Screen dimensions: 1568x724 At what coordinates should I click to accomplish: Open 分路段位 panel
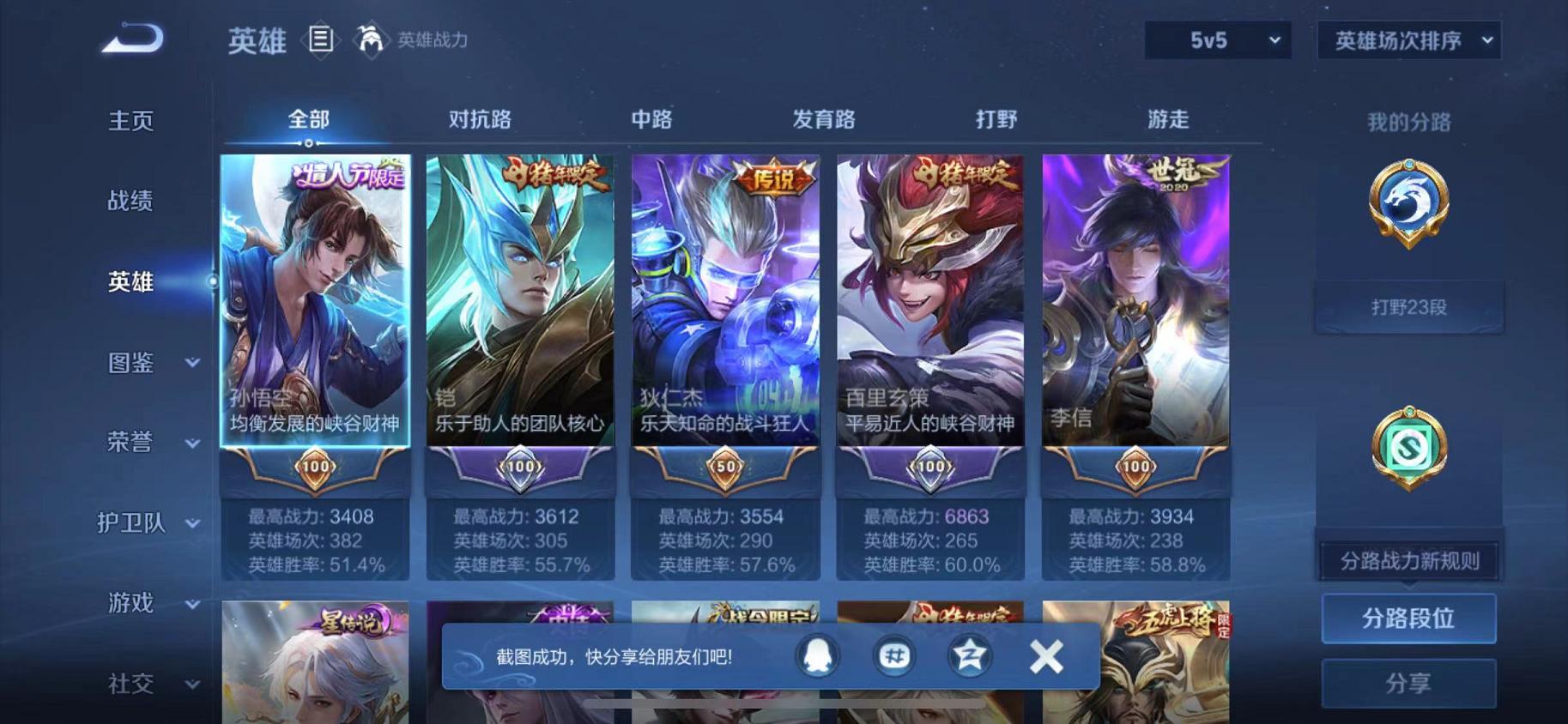click(1408, 618)
